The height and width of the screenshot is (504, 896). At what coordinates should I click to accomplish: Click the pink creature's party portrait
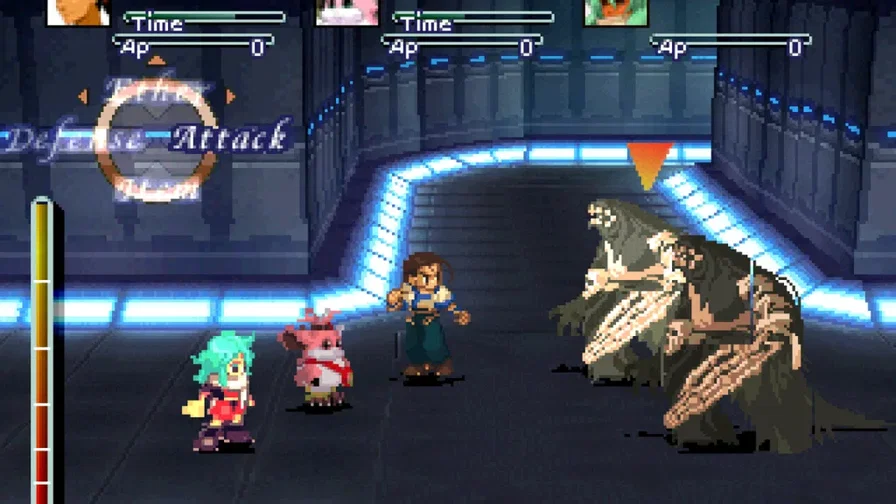[x=347, y=12]
